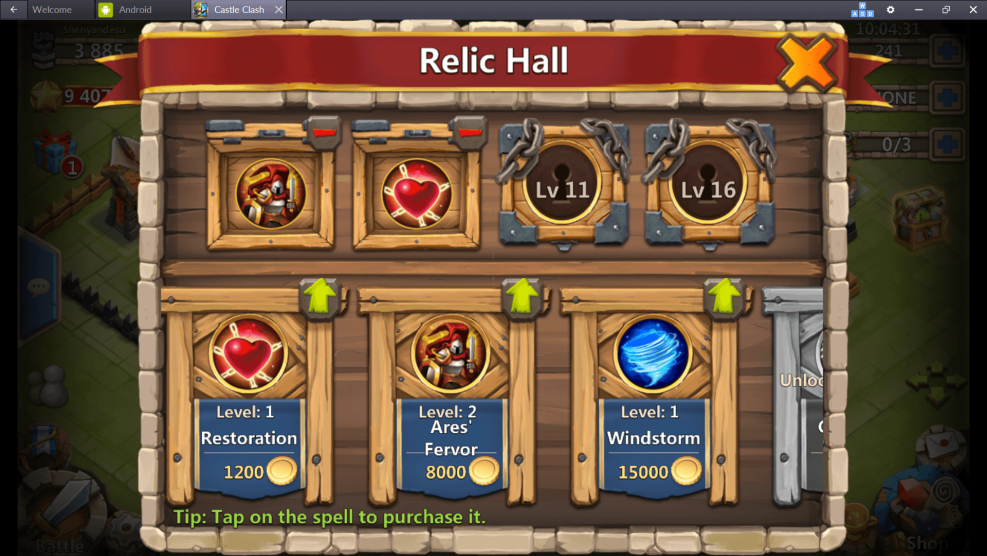Upgrade Restoration with its green arrow
Viewport: 987px width, 556px height.
click(x=321, y=296)
